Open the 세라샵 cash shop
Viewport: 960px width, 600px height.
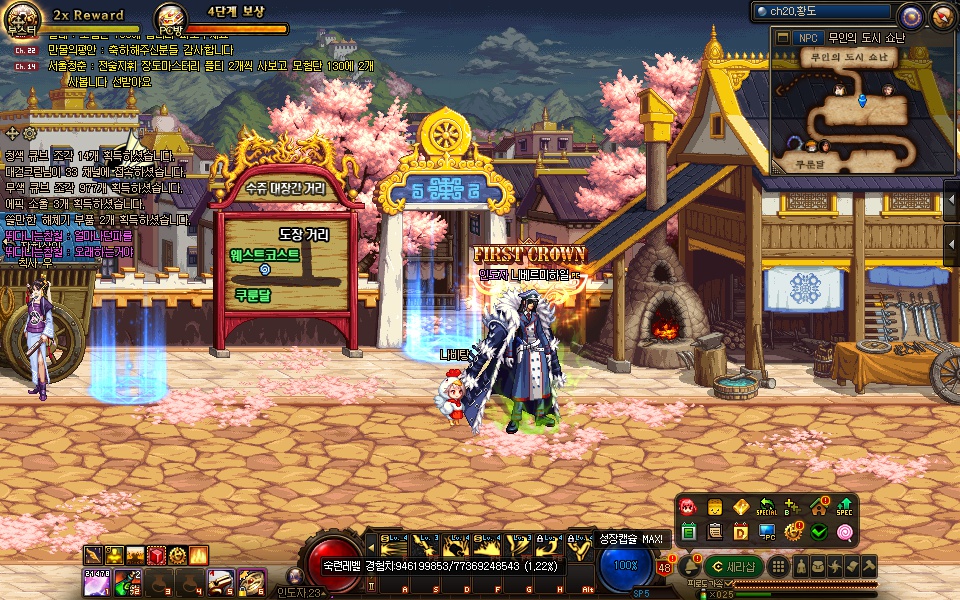734,566
